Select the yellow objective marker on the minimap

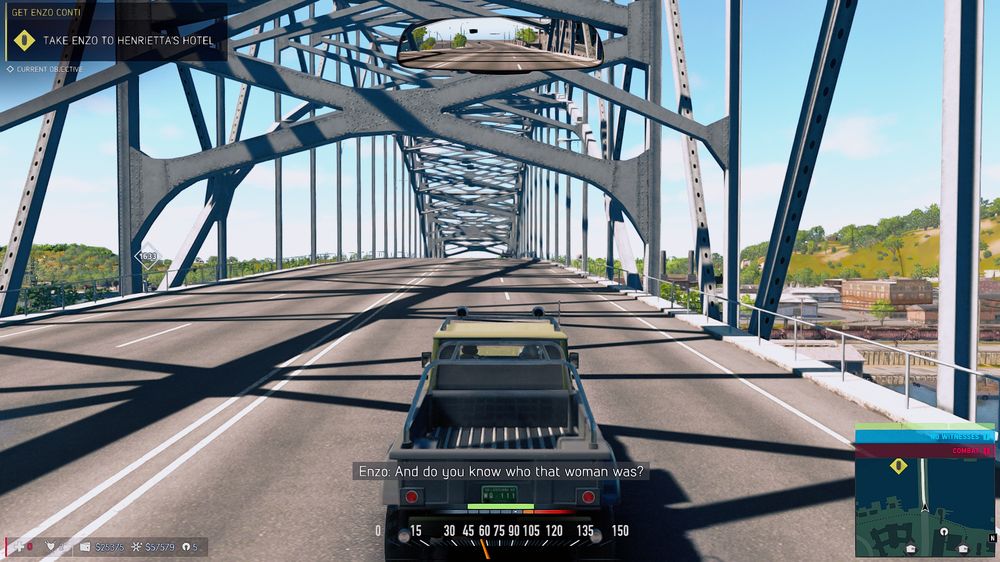(898, 465)
